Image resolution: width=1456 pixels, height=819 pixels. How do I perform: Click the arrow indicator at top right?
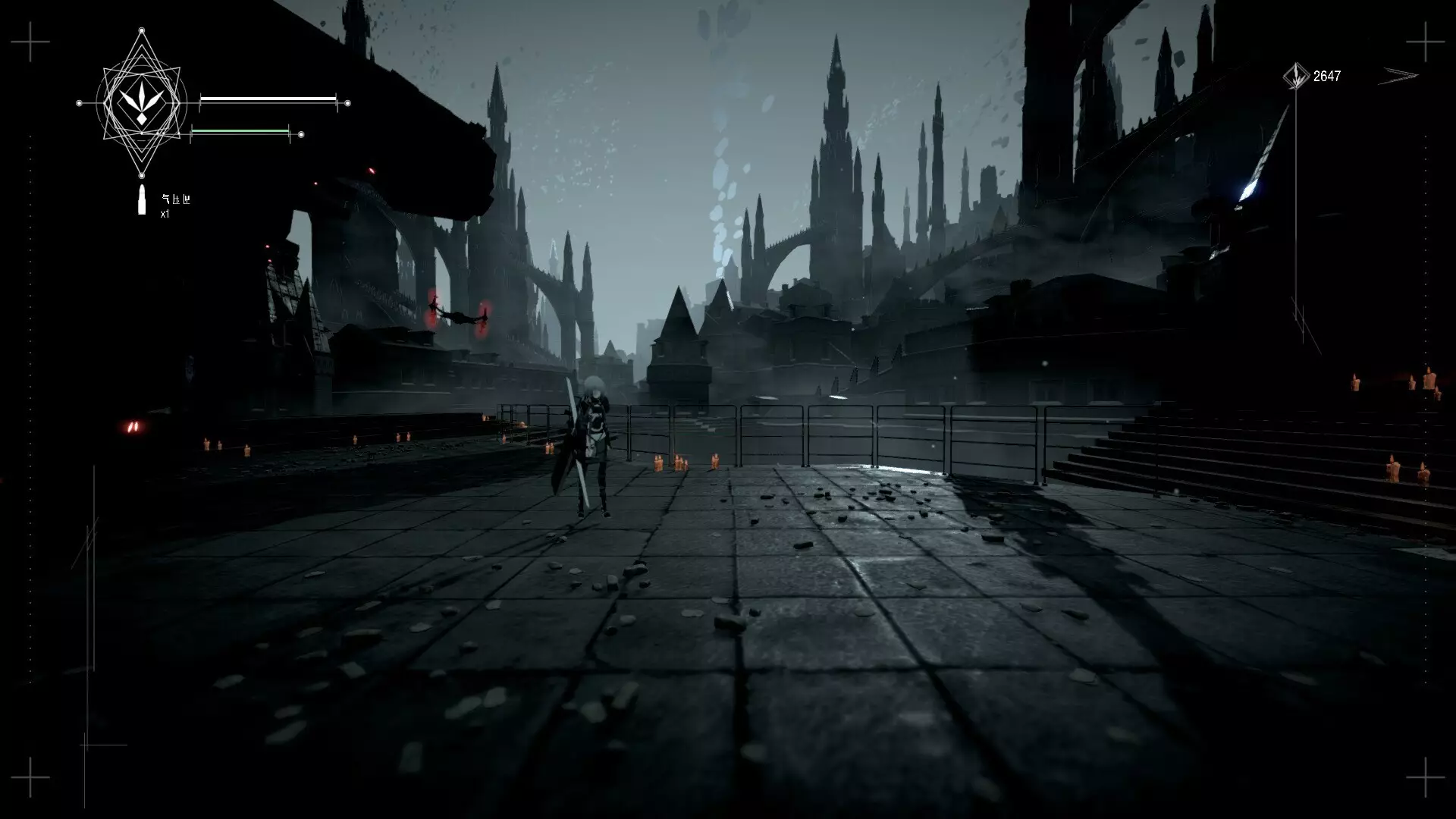(1399, 75)
